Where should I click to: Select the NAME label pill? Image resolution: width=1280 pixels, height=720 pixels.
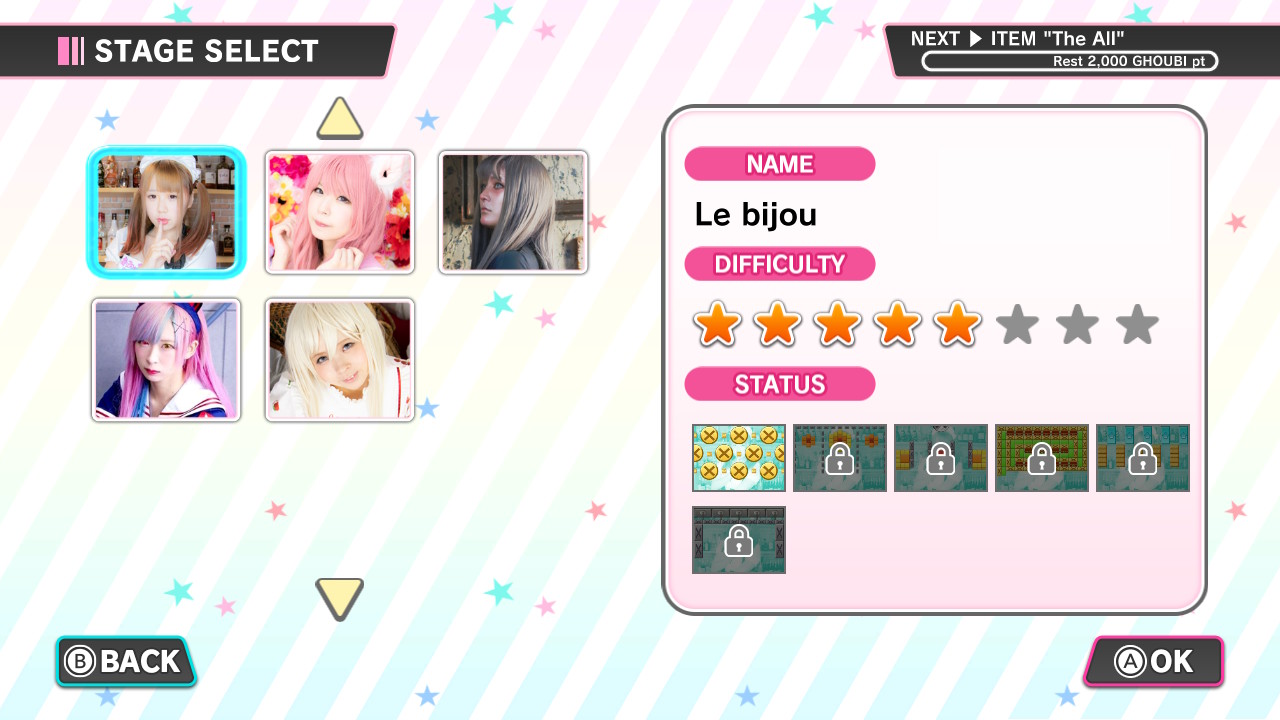(780, 164)
